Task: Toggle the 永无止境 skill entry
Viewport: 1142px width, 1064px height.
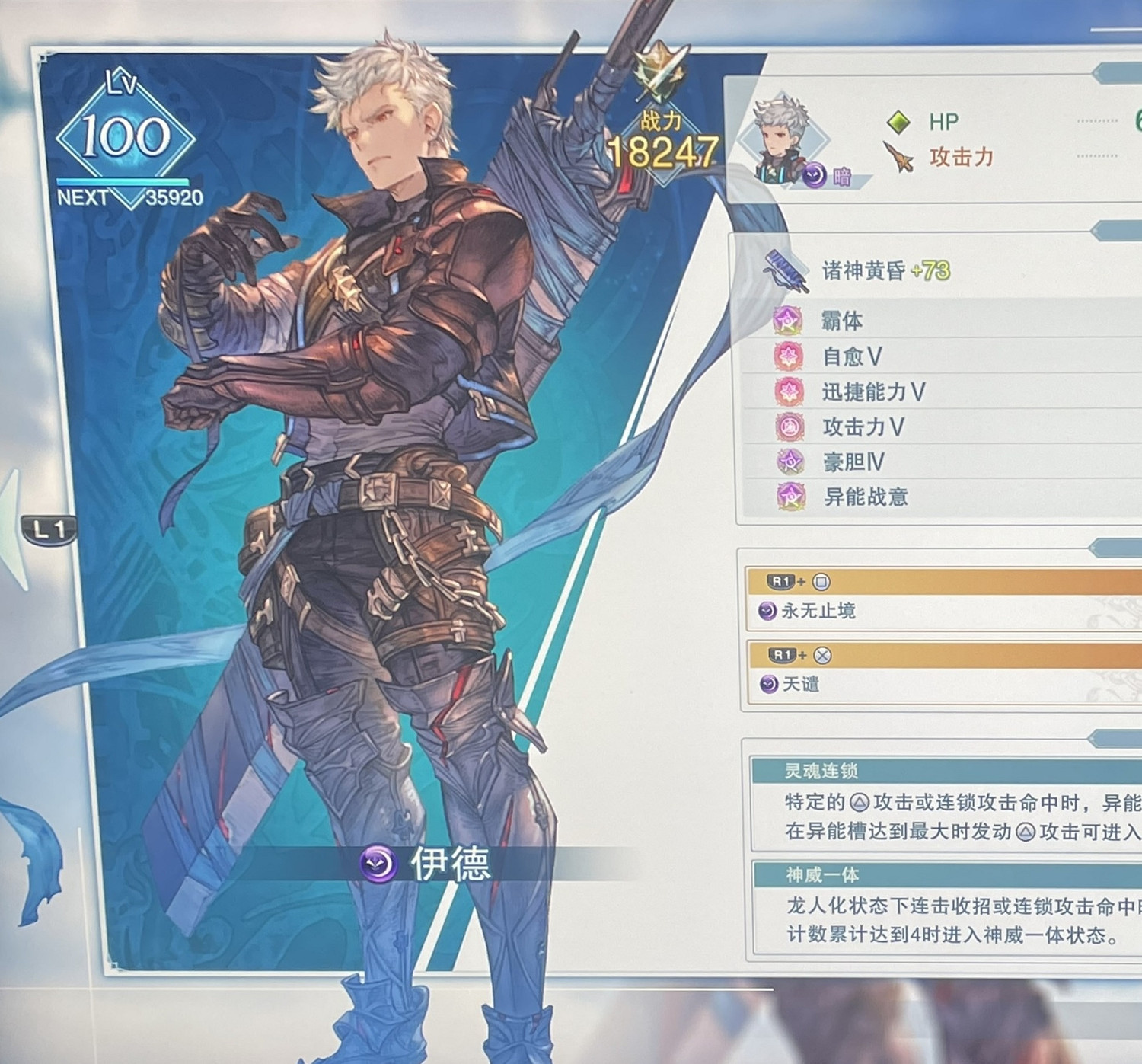Action: [837, 610]
